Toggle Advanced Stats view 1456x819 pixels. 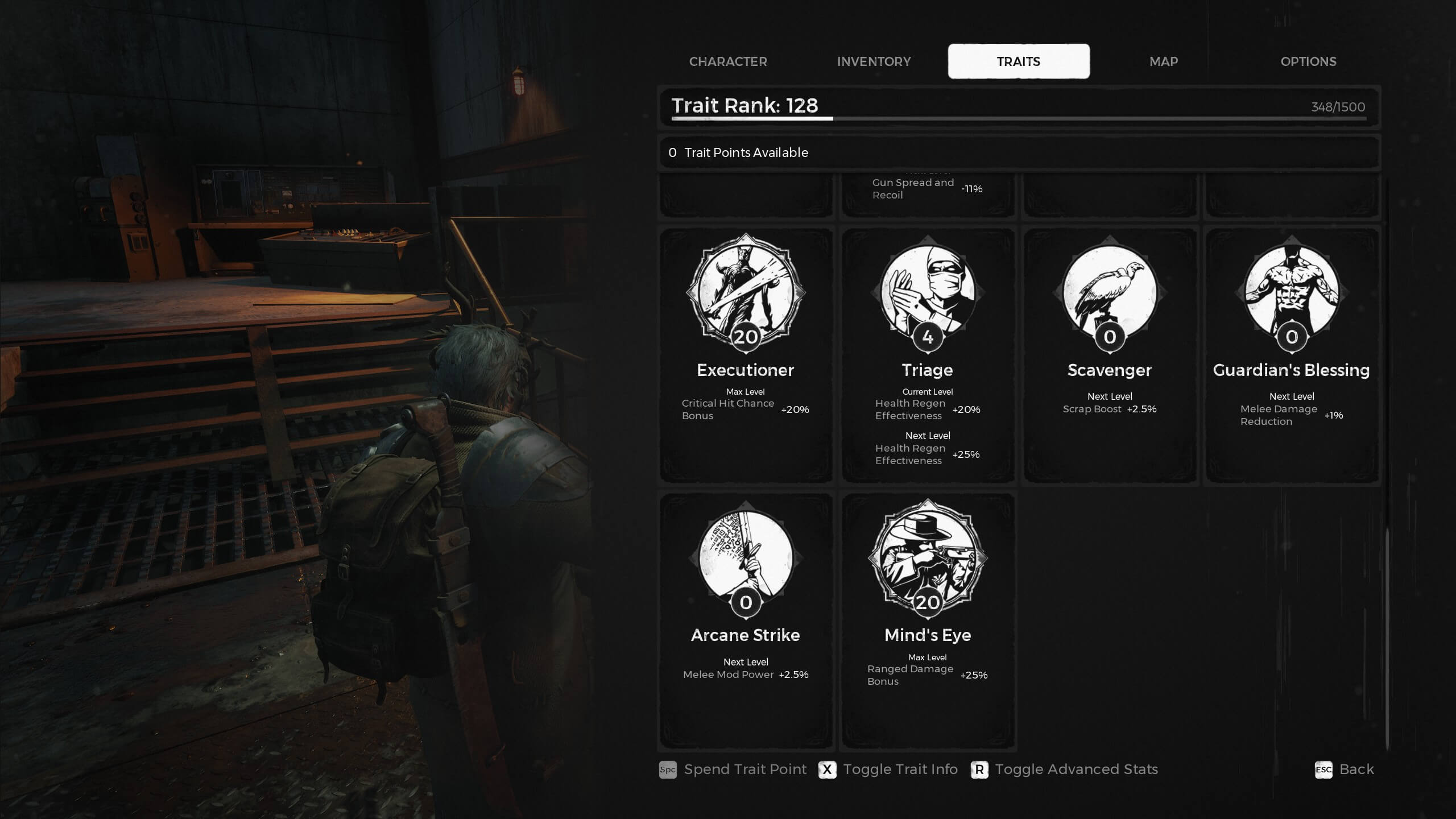(1065, 770)
